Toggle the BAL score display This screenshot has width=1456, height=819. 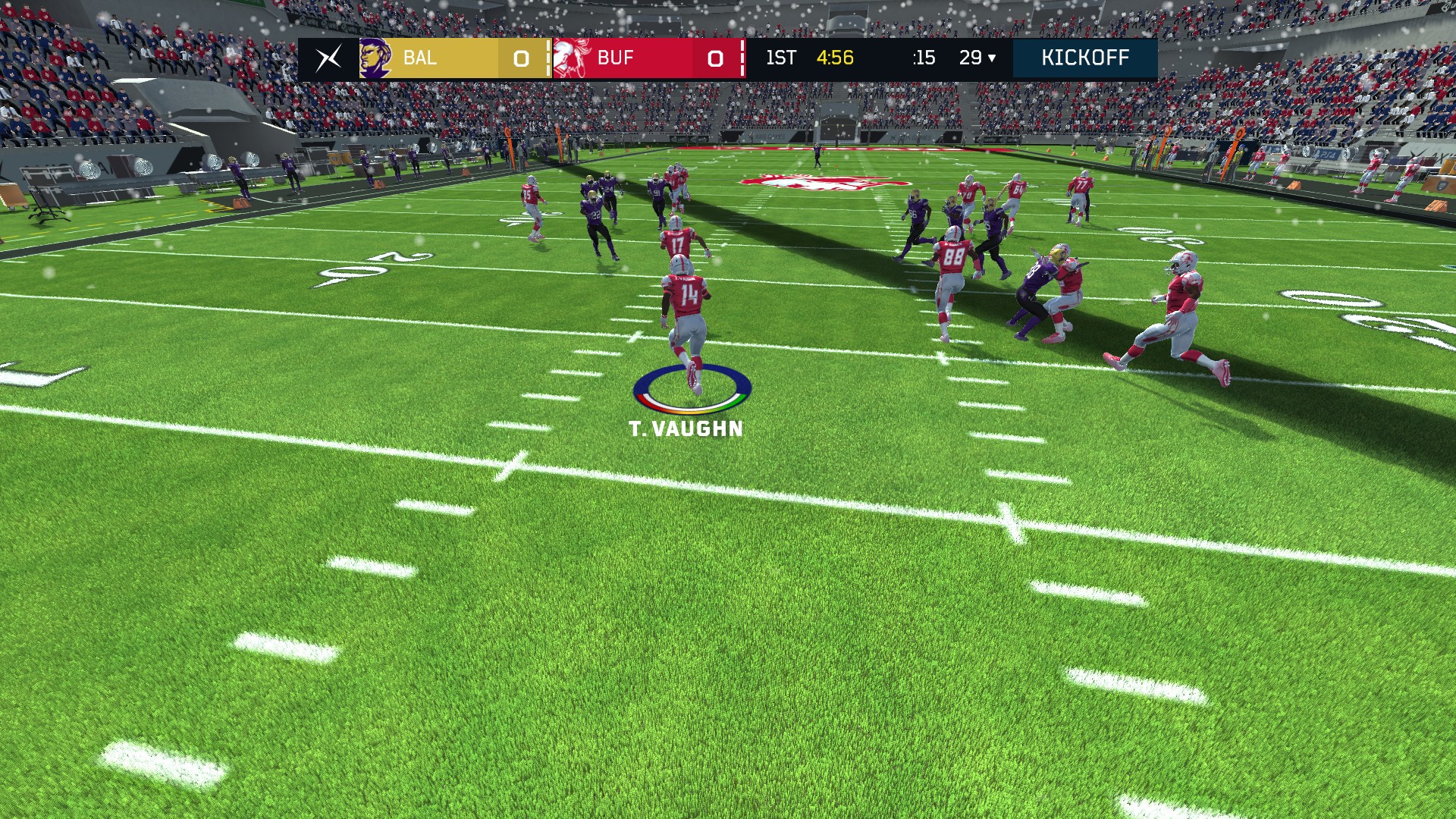[x=520, y=58]
